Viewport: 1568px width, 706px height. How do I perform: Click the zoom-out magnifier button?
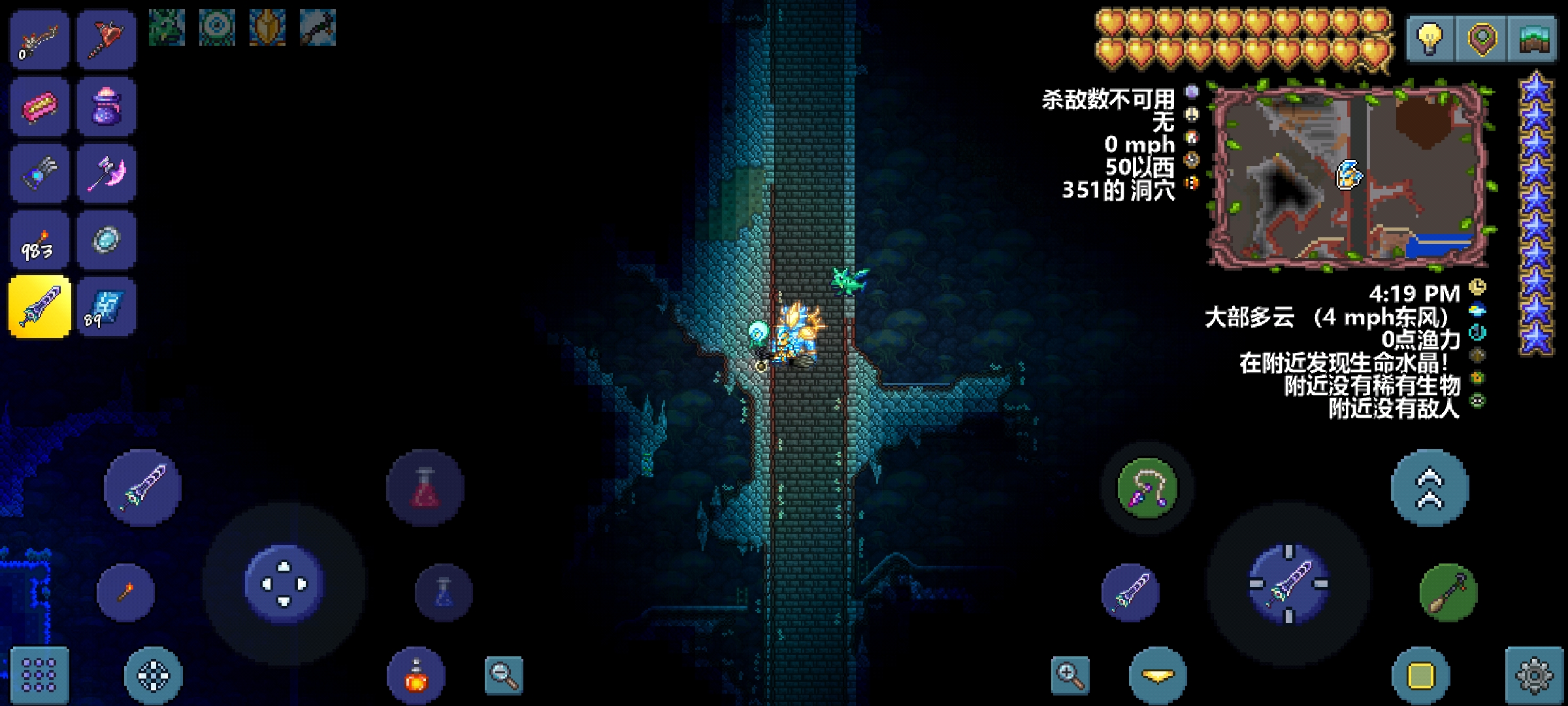pos(504,675)
